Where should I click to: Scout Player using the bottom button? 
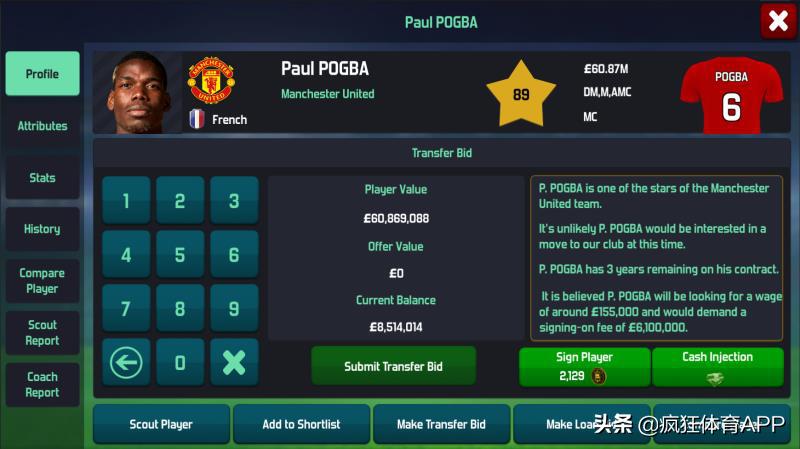point(161,424)
